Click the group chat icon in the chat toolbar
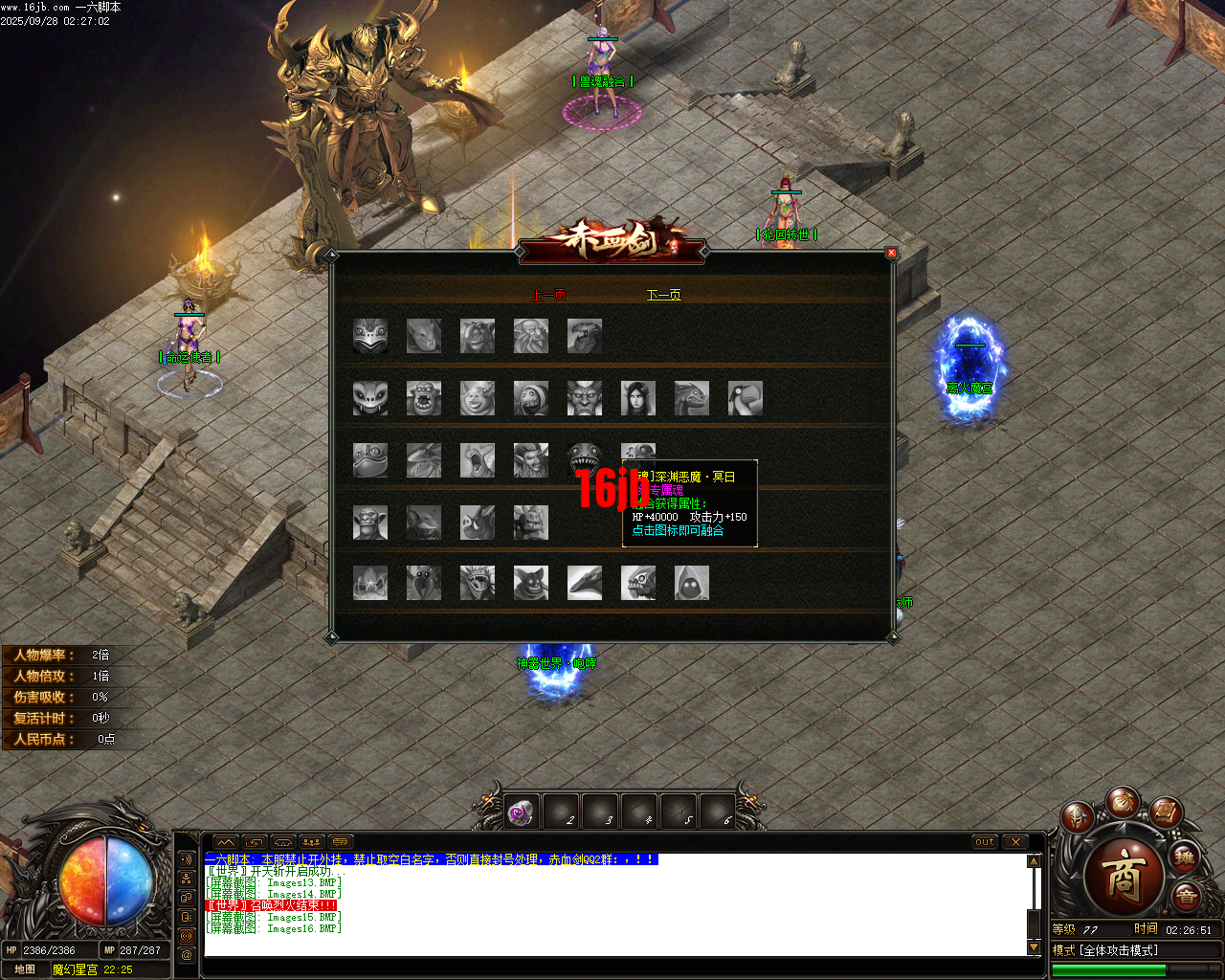Image resolution: width=1225 pixels, height=980 pixels. pos(312,842)
